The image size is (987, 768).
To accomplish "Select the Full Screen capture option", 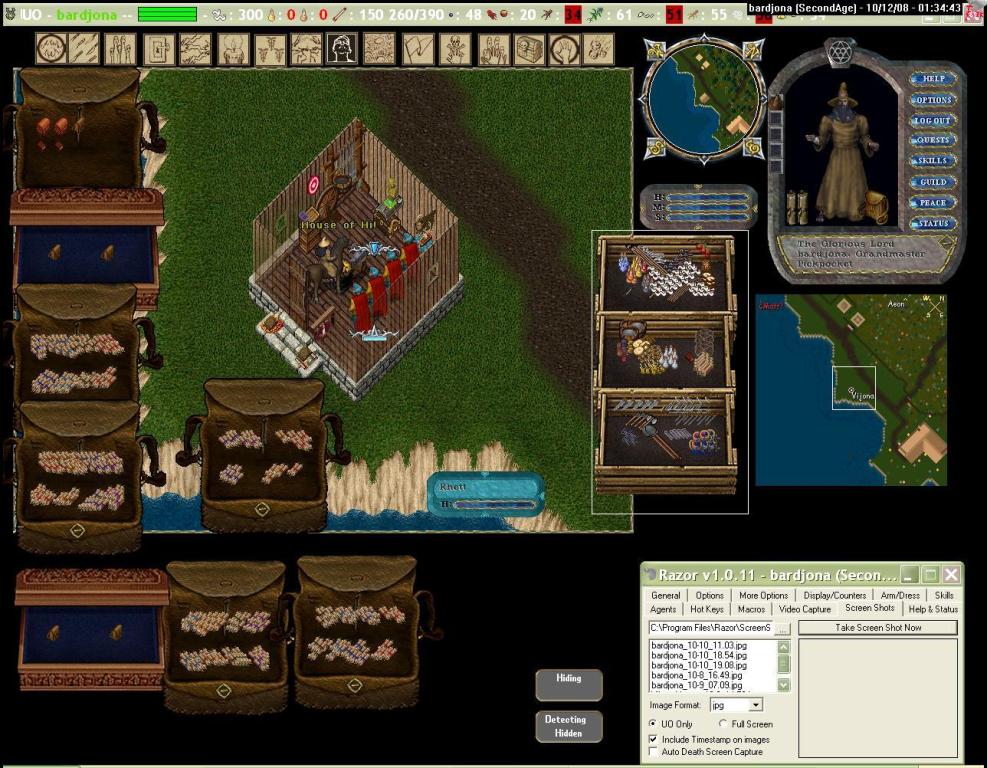I will coord(723,724).
